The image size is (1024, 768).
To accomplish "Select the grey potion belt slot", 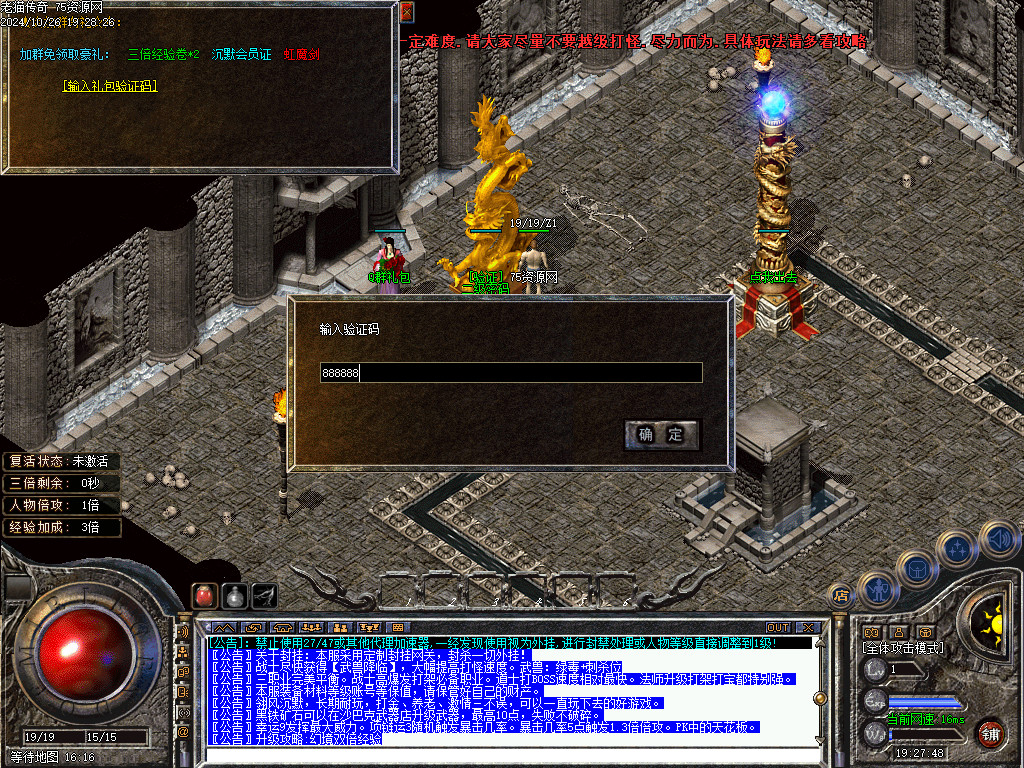I will tap(234, 595).
